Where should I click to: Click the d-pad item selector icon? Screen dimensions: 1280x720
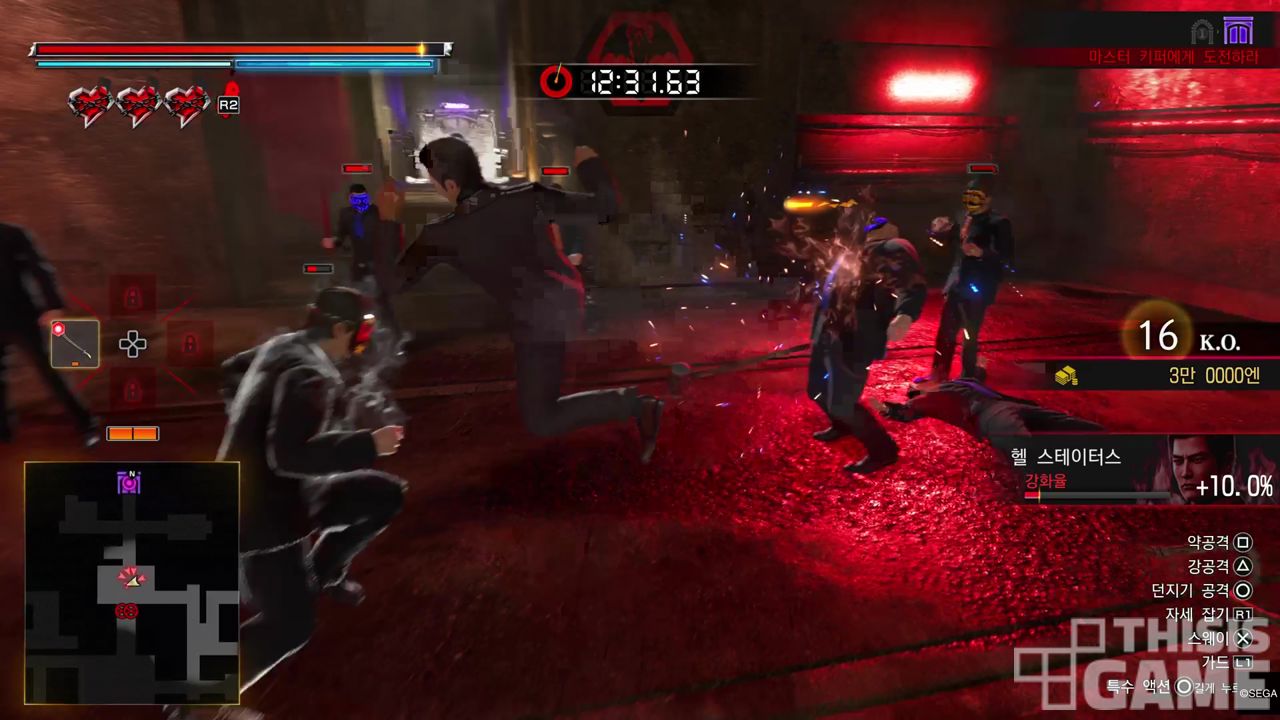(133, 344)
